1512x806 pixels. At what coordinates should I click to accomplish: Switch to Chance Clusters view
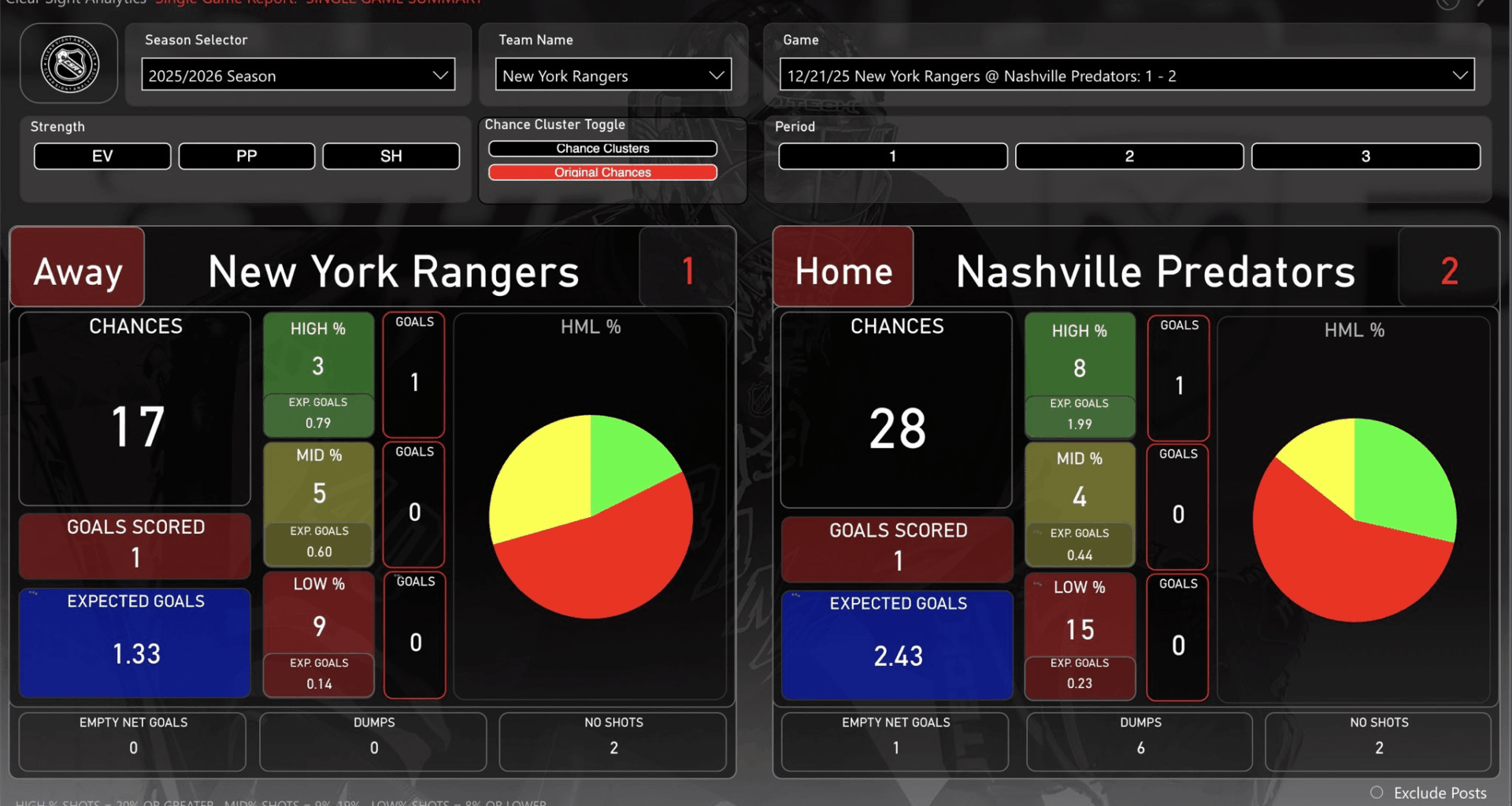(x=603, y=148)
